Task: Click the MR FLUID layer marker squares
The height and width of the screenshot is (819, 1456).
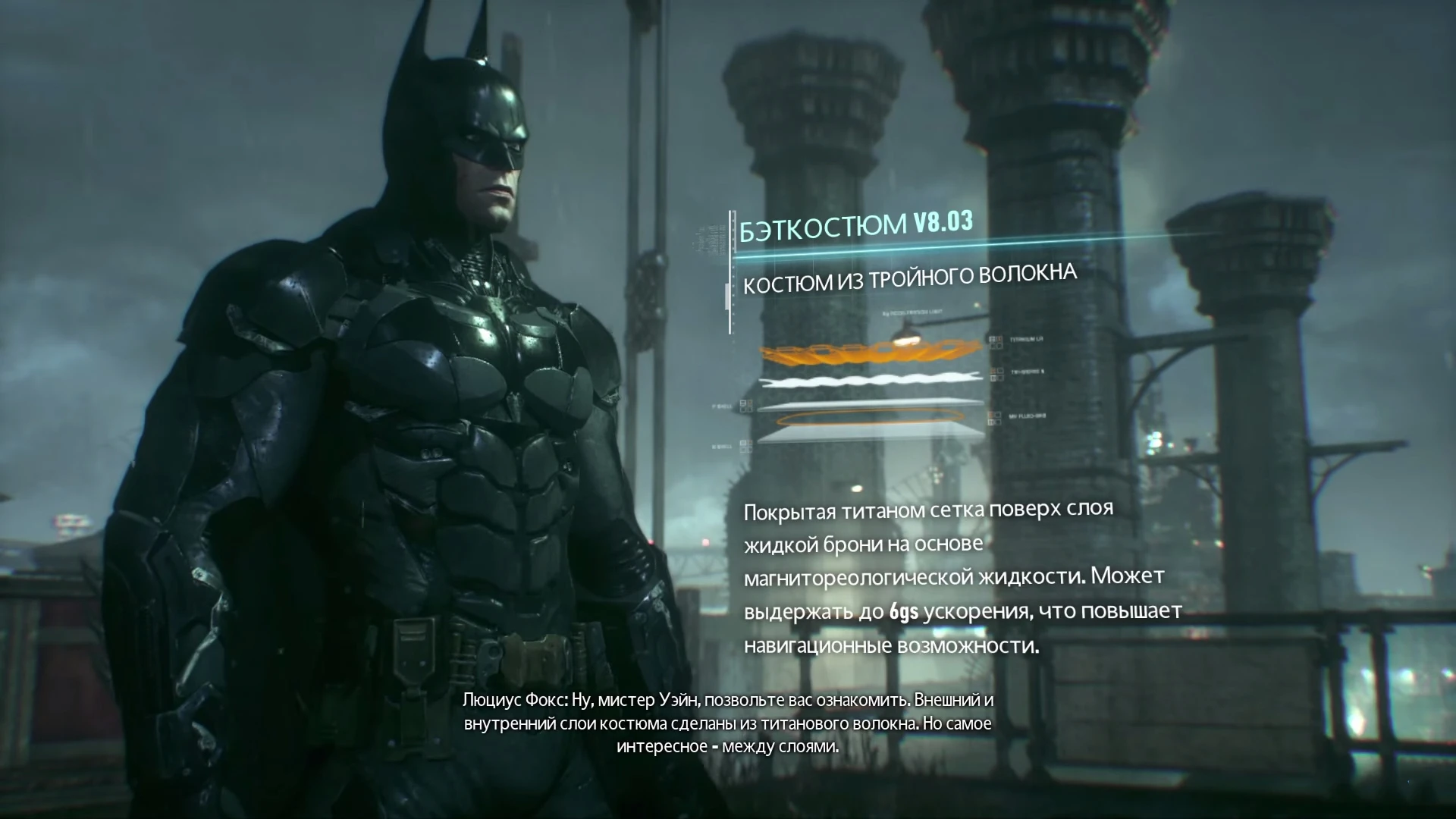Action: [x=996, y=419]
